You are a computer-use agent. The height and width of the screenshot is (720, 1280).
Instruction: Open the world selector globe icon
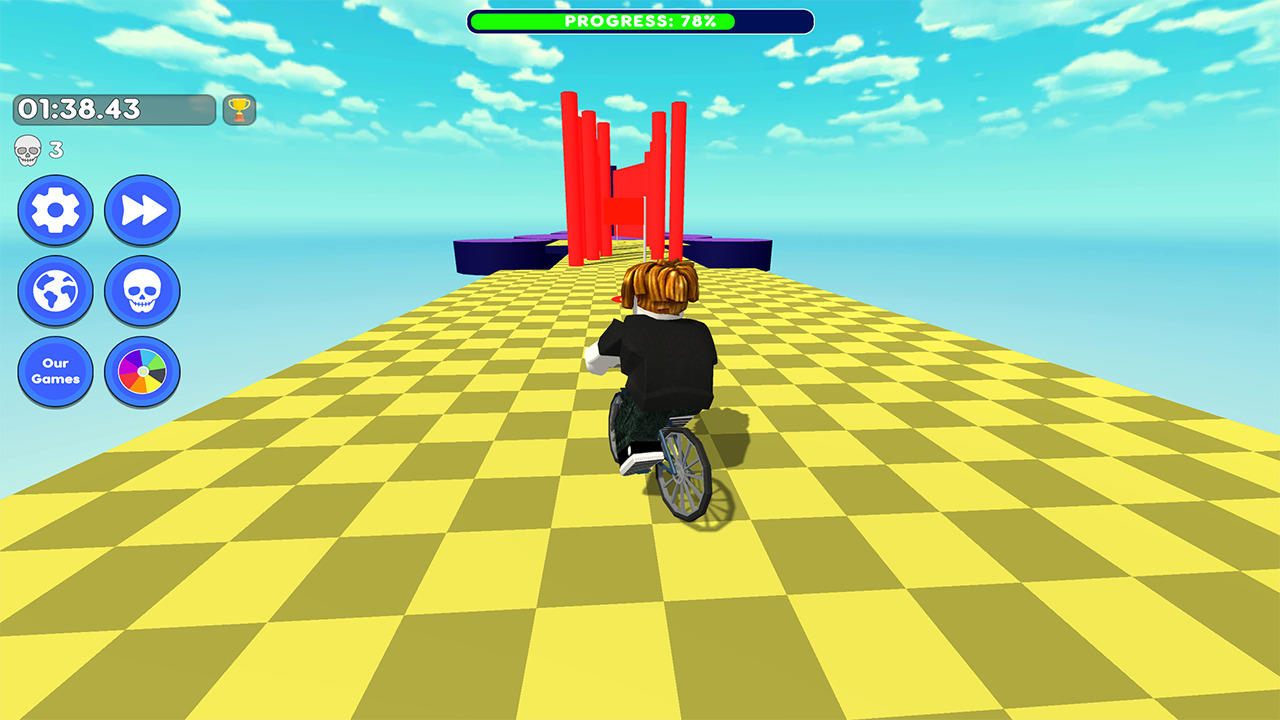click(x=56, y=292)
